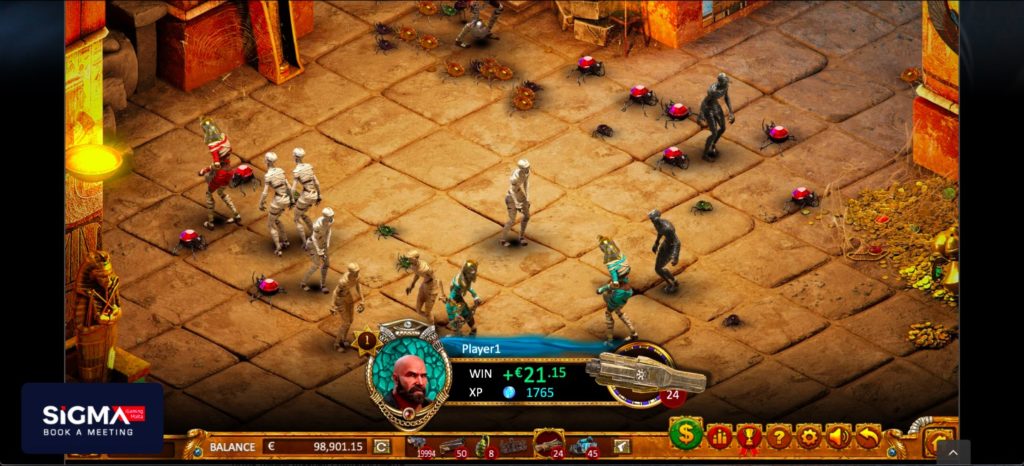Select the last weapon slot right of 45
Screen dimensions: 1024x466
point(621,446)
